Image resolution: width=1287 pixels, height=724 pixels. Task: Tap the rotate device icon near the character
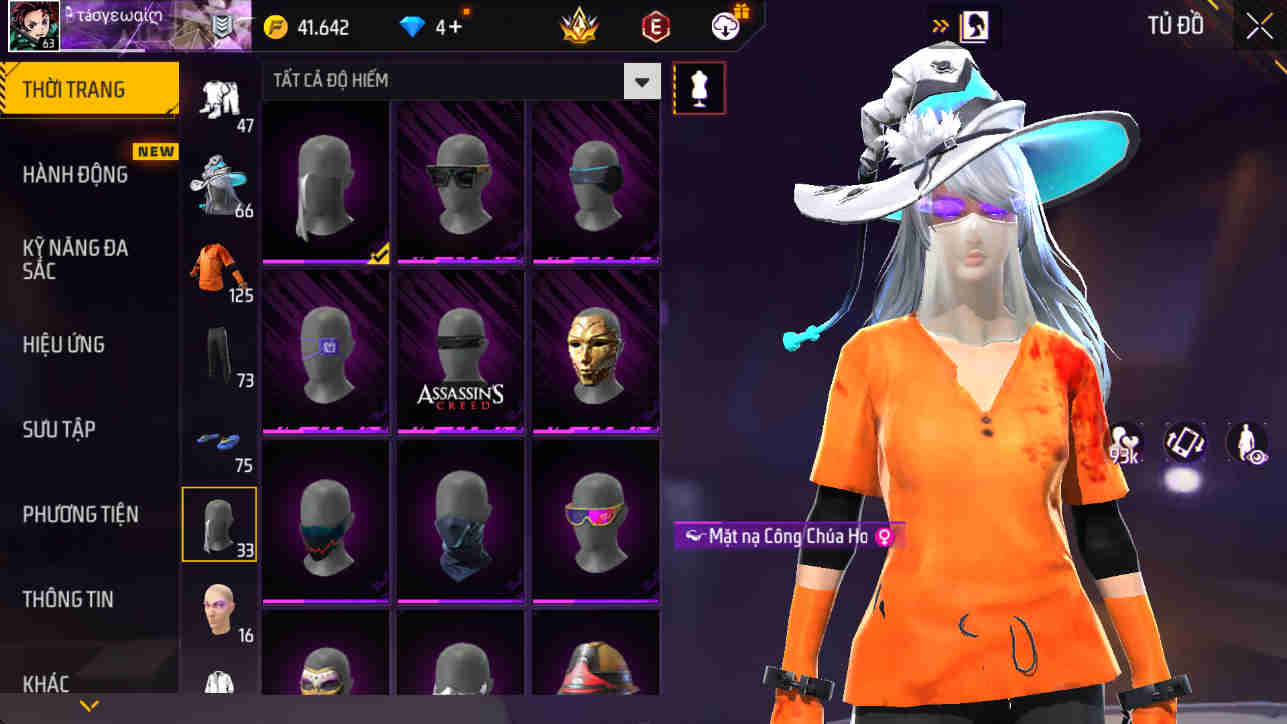click(x=1184, y=443)
